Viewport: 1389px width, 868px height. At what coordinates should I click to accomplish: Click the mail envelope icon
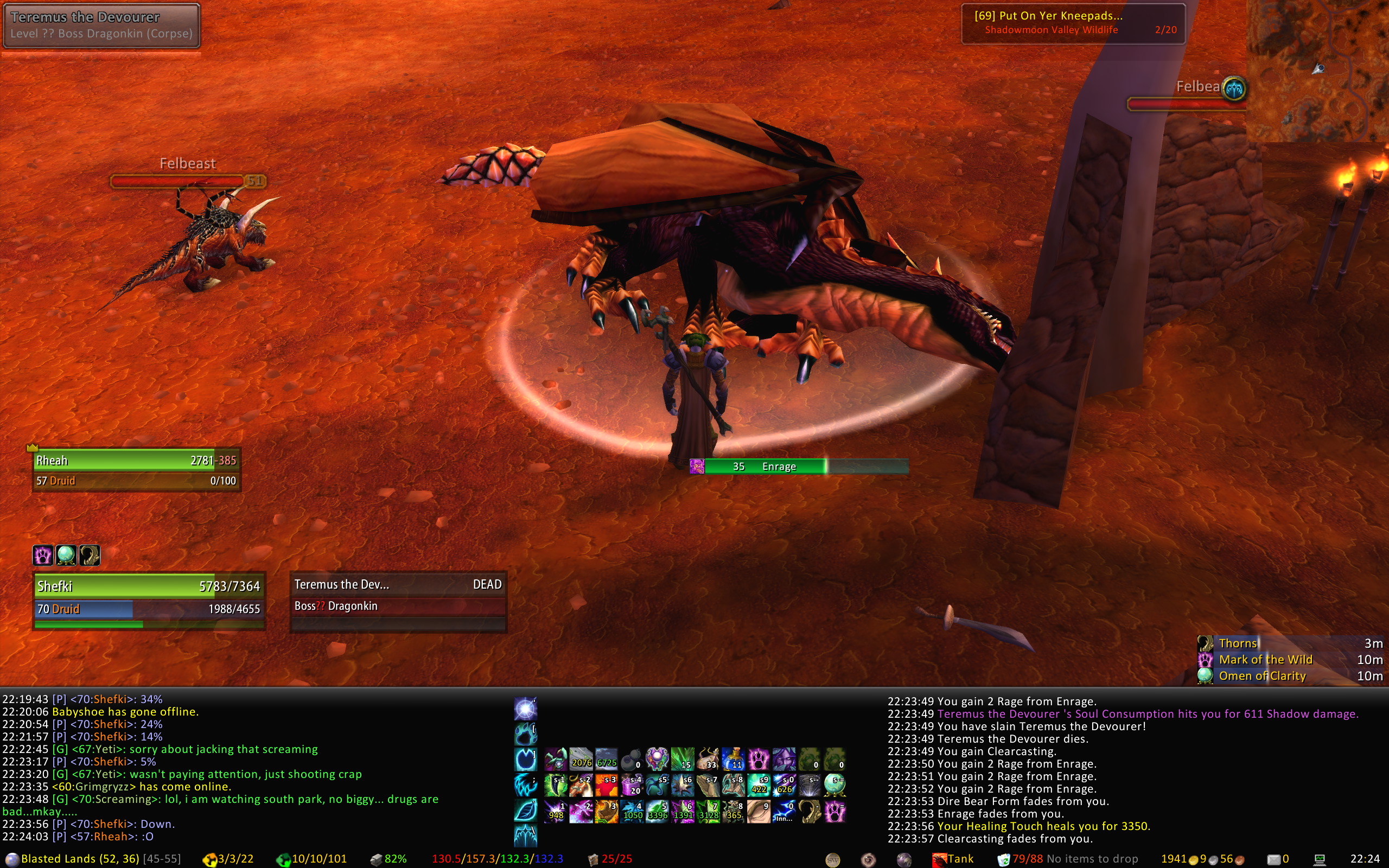click(x=1274, y=859)
